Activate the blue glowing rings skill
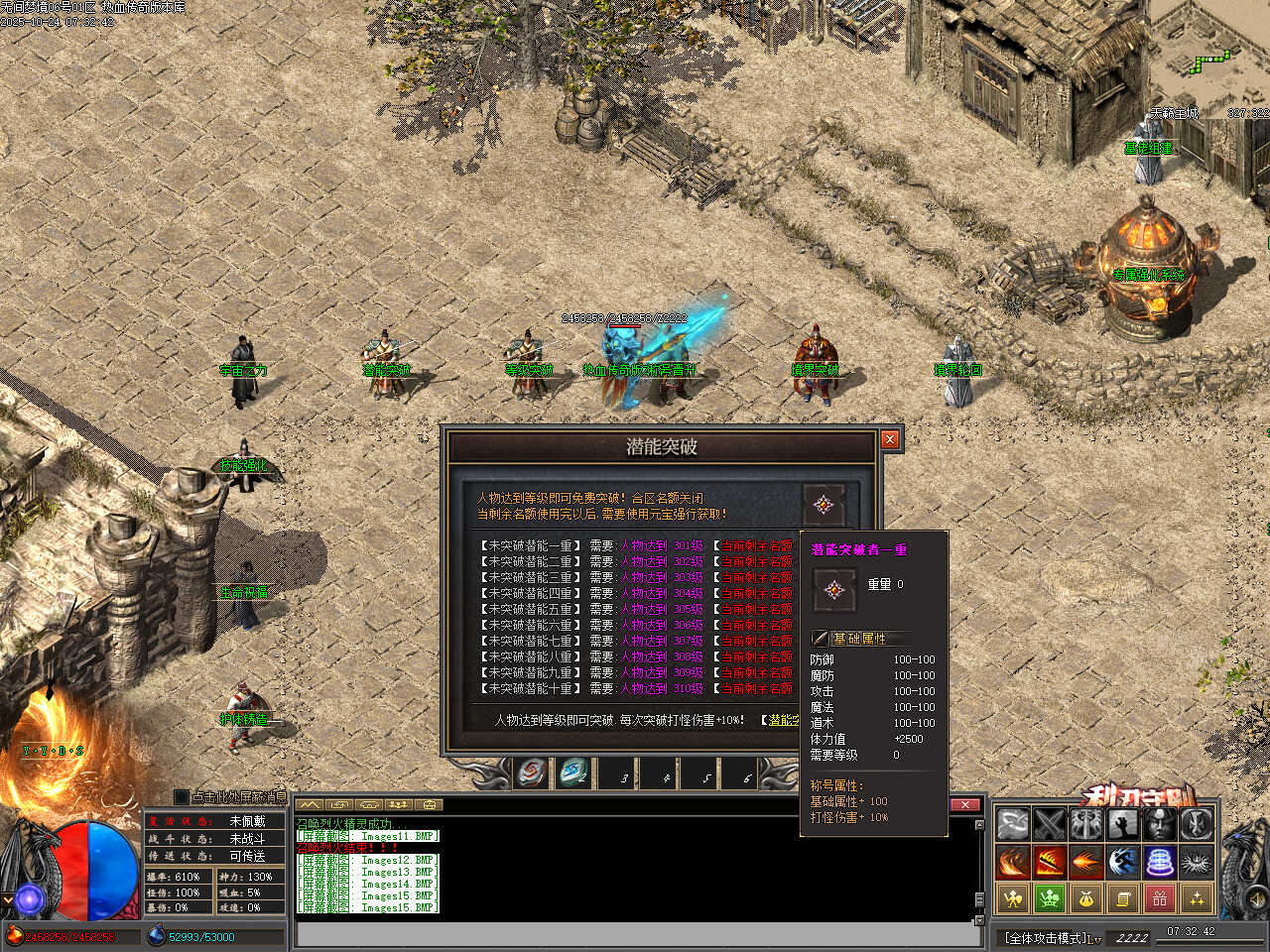The image size is (1270, 952). pyautogui.click(x=1160, y=862)
